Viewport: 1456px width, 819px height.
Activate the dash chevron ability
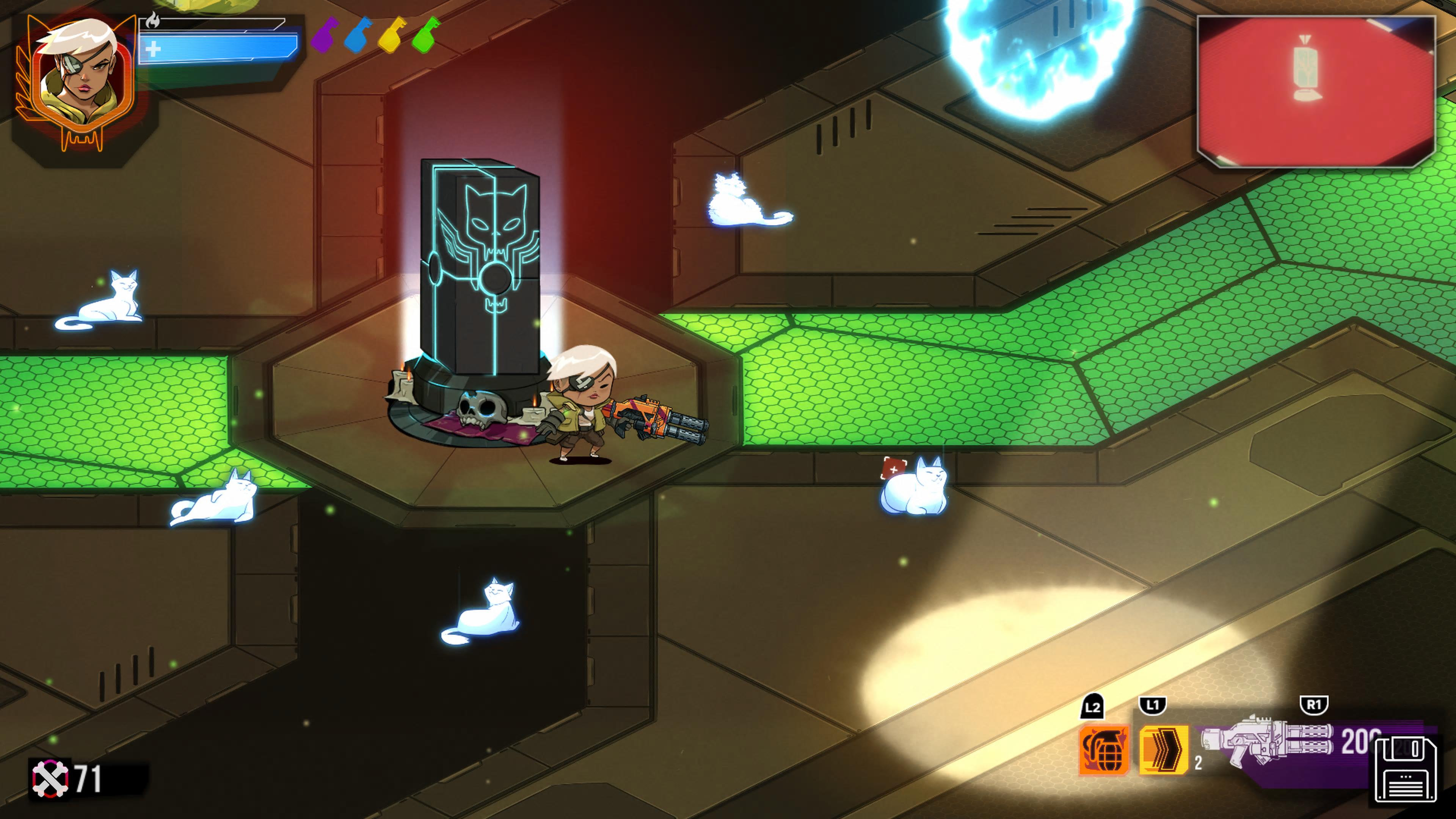(1163, 750)
